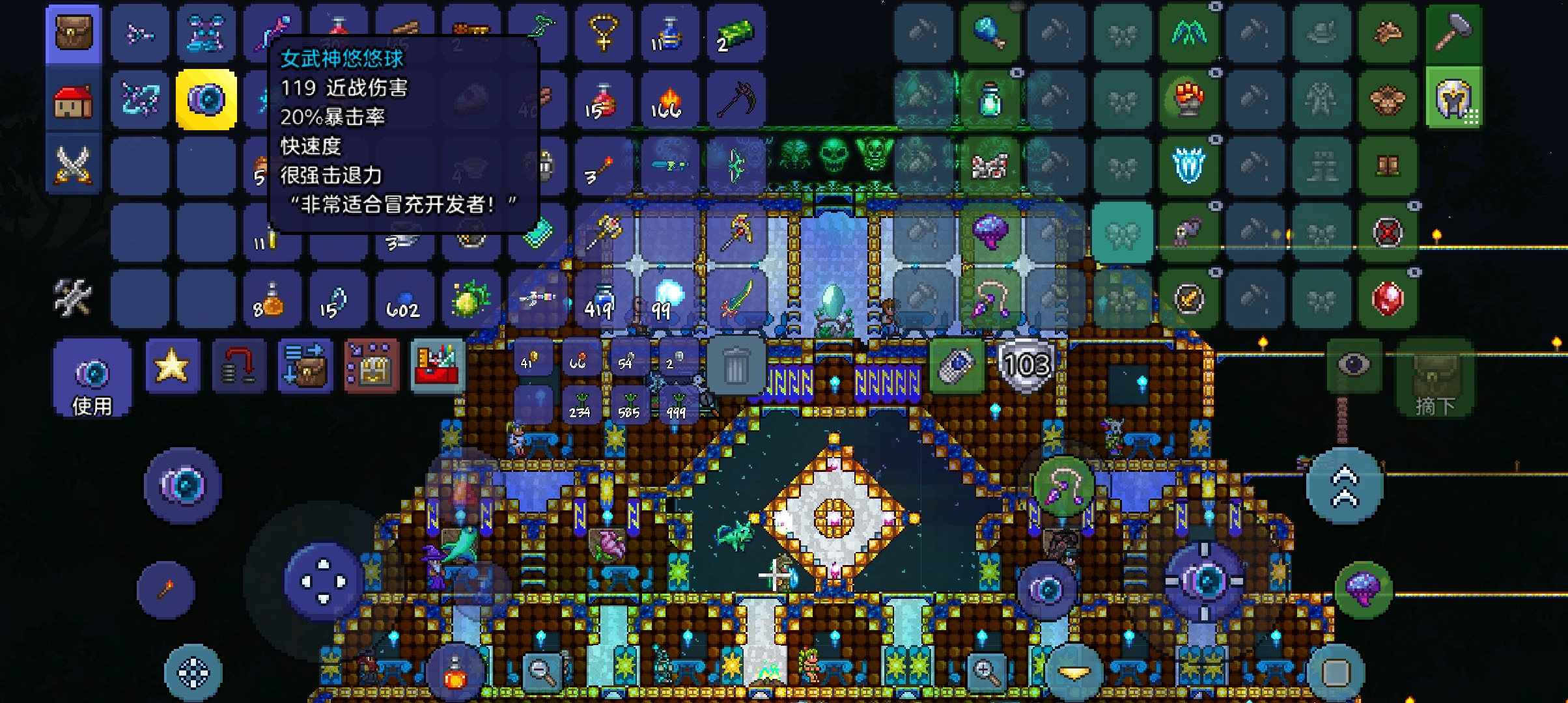1568x703 pixels.
Task: Switch to the housing tab
Action: 74,100
